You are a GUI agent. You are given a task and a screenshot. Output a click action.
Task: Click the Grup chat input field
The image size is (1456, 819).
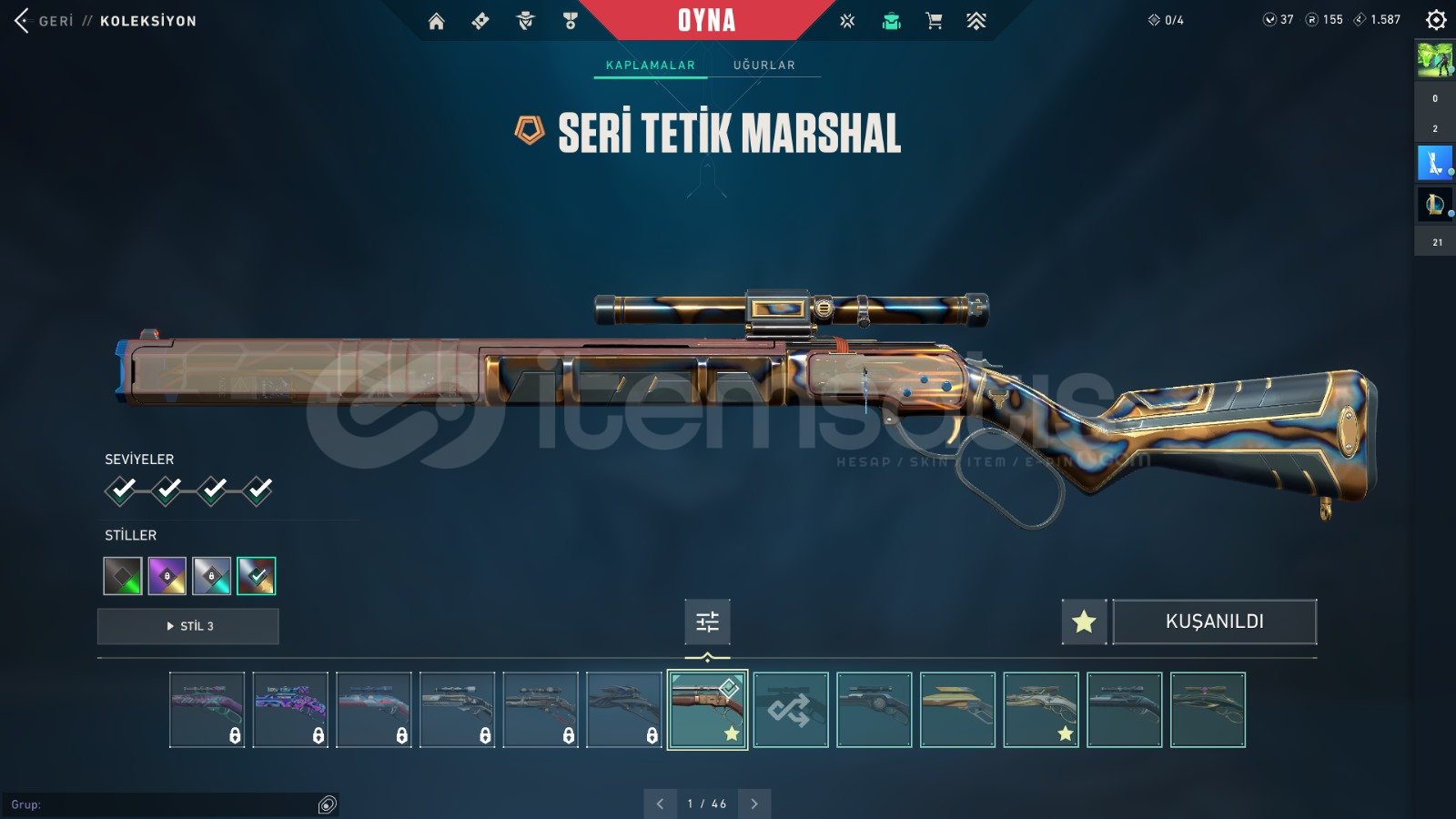[164, 804]
